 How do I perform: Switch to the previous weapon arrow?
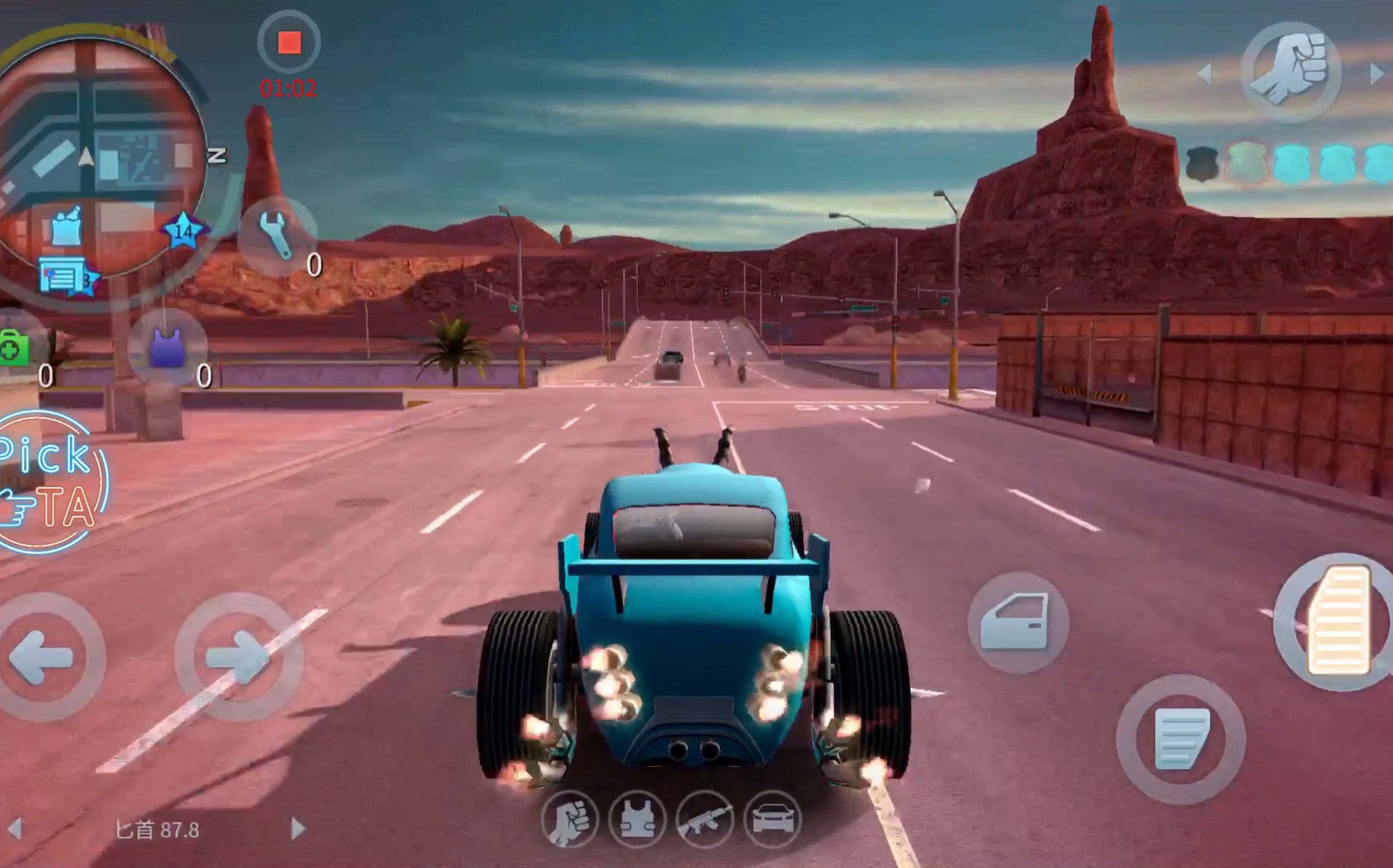point(1206,73)
